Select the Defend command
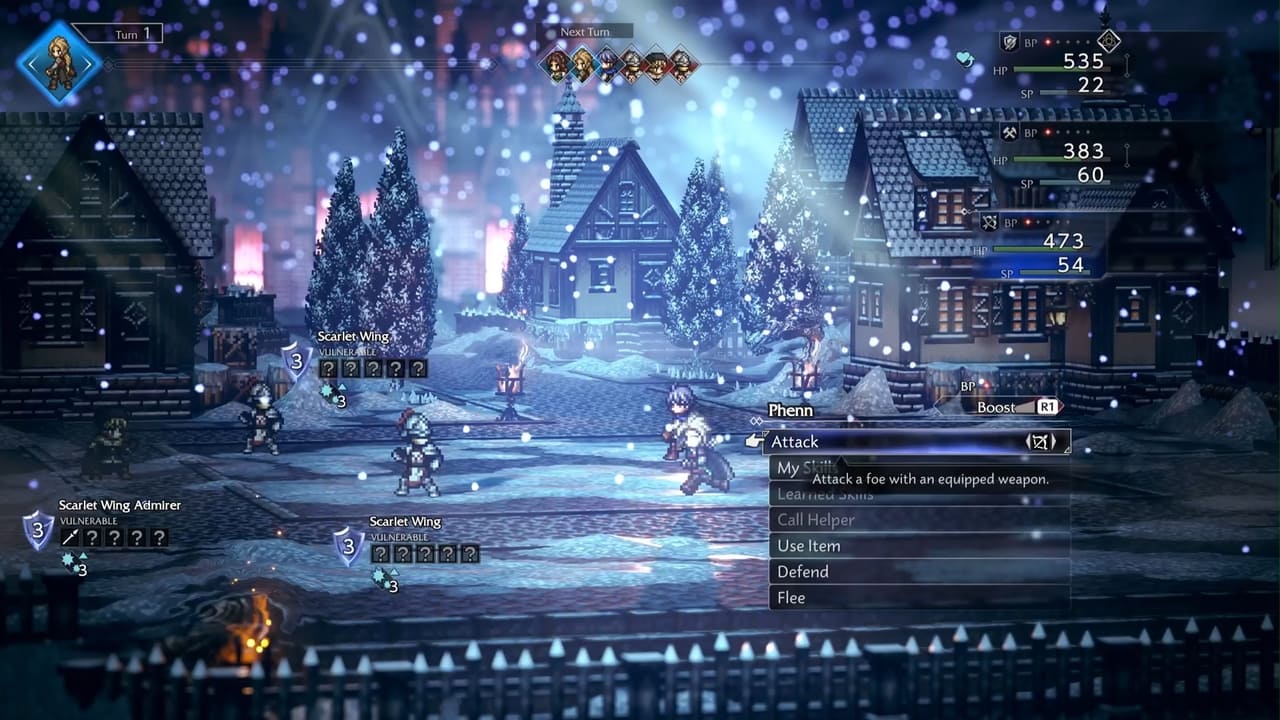1280x720 pixels. (x=803, y=572)
